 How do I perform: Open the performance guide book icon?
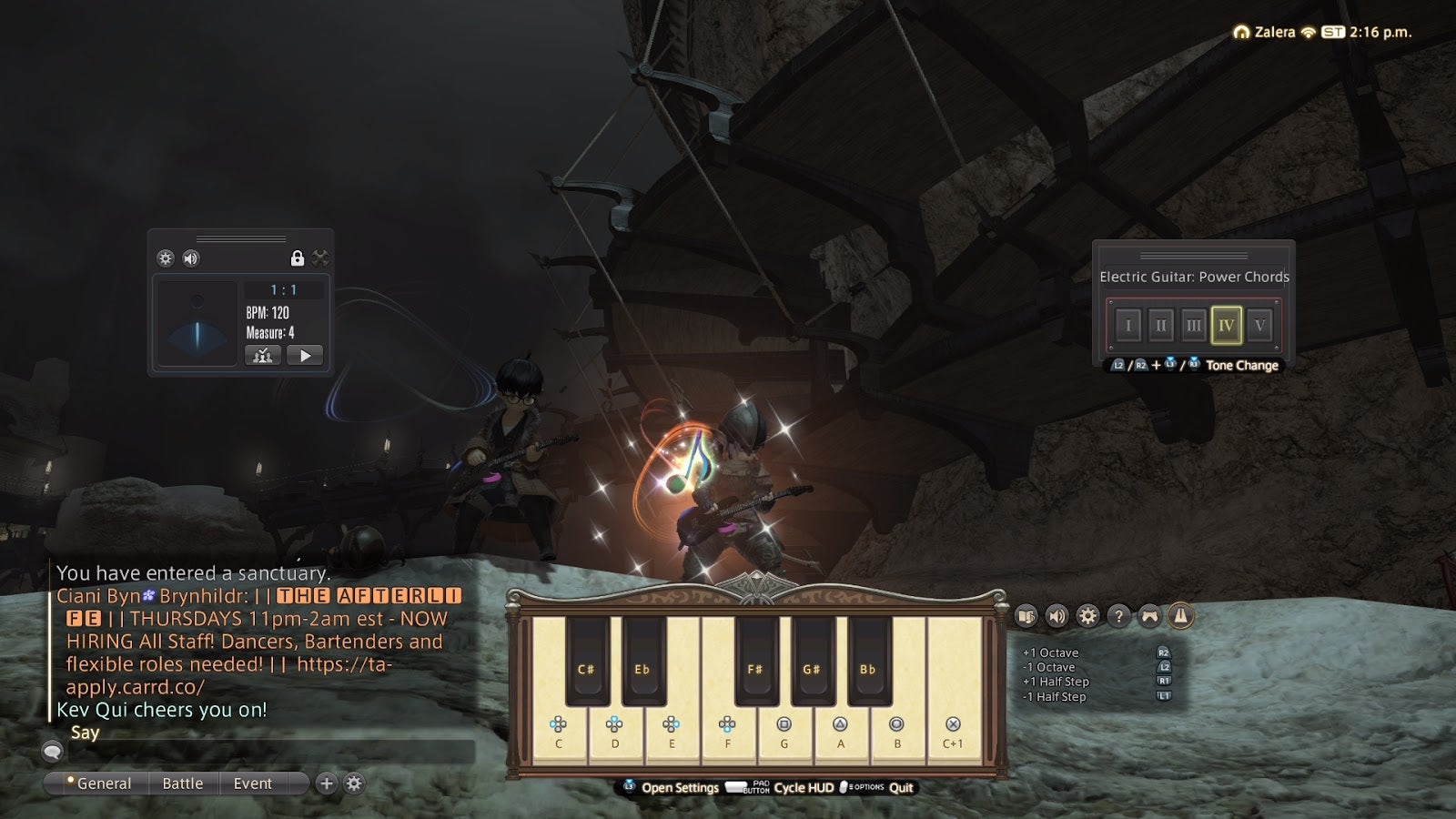(x=1027, y=617)
